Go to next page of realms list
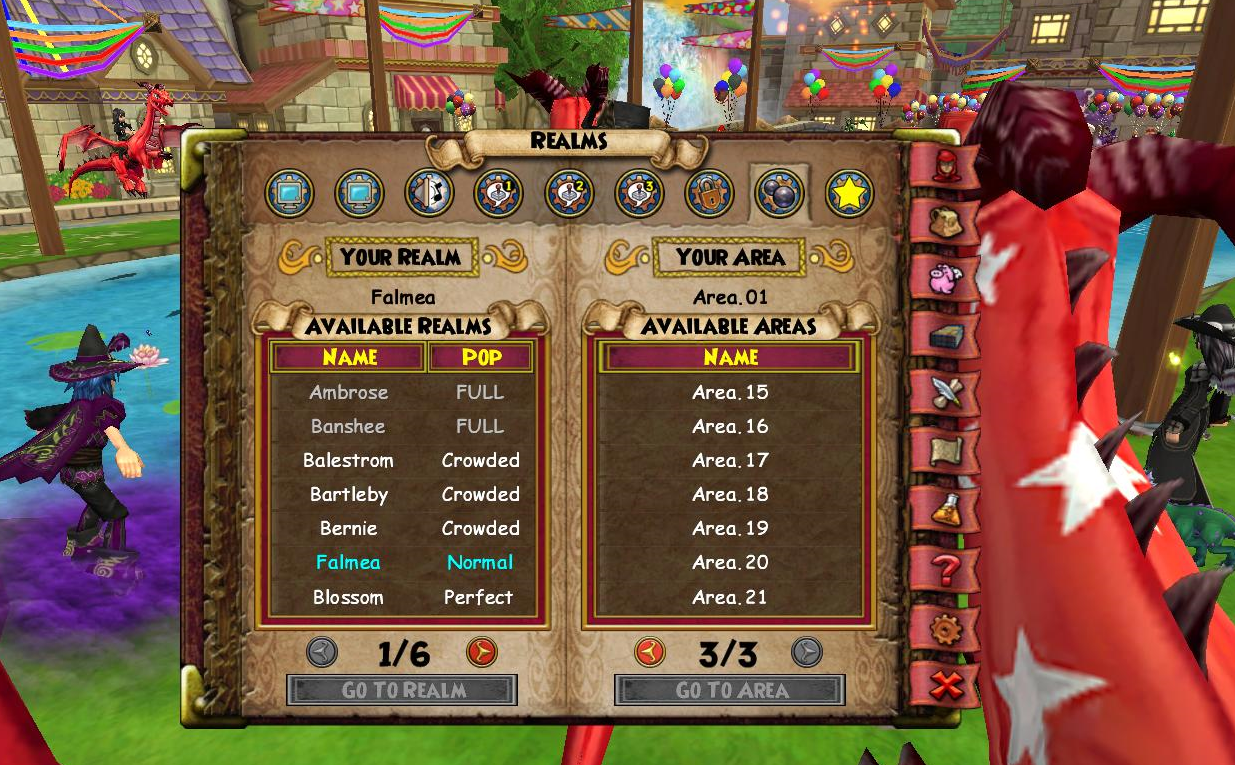The image size is (1235, 765). (x=482, y=653)
